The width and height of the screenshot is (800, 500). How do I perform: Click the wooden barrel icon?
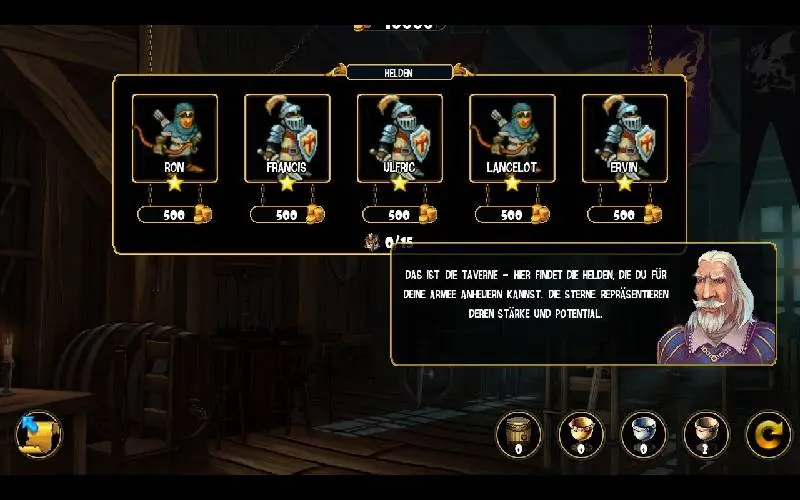coord(518,434)
